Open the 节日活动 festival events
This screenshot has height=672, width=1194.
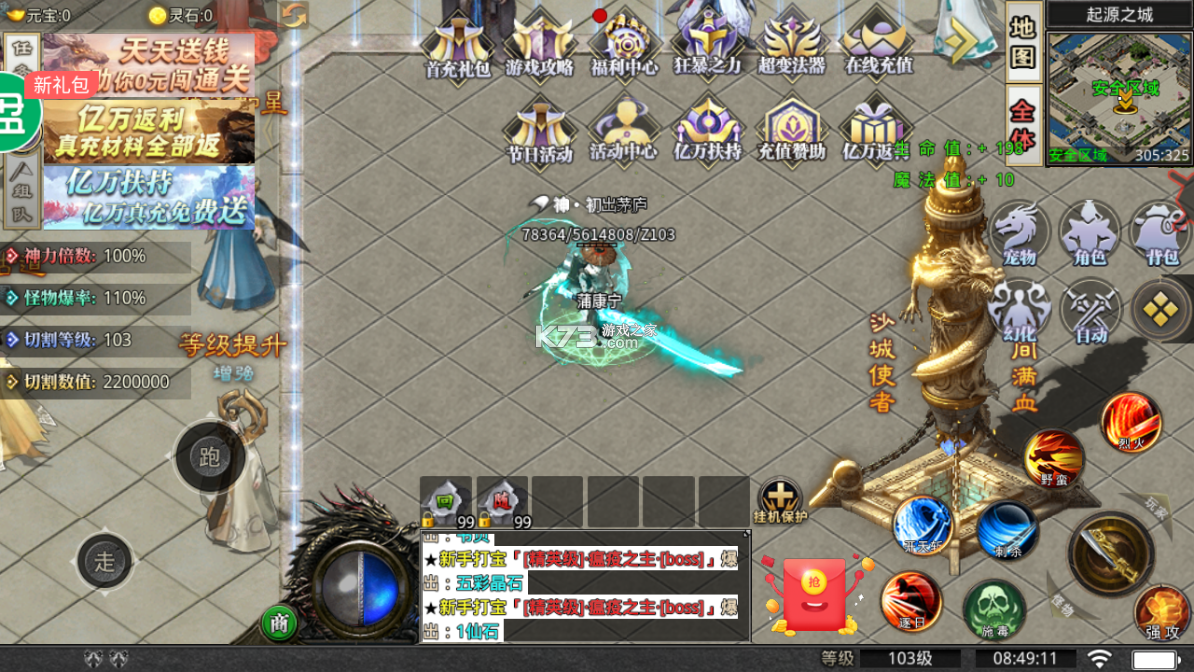coord(540,130)
